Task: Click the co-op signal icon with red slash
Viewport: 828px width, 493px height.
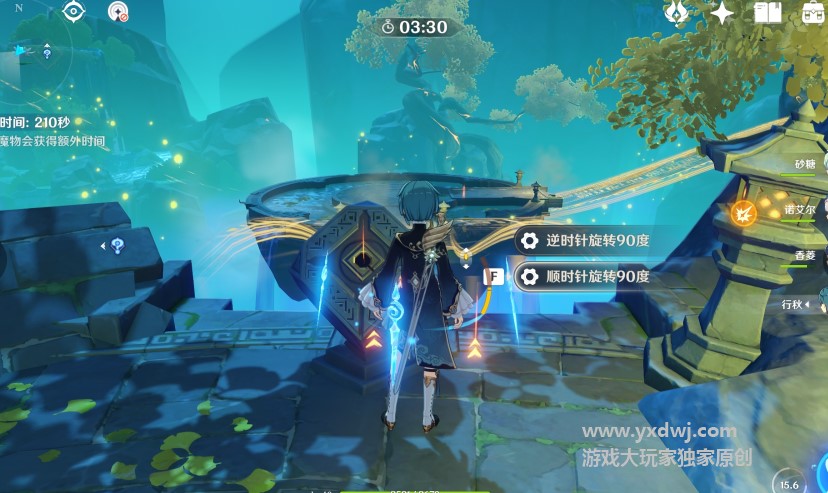Action: tap(118, 12)
